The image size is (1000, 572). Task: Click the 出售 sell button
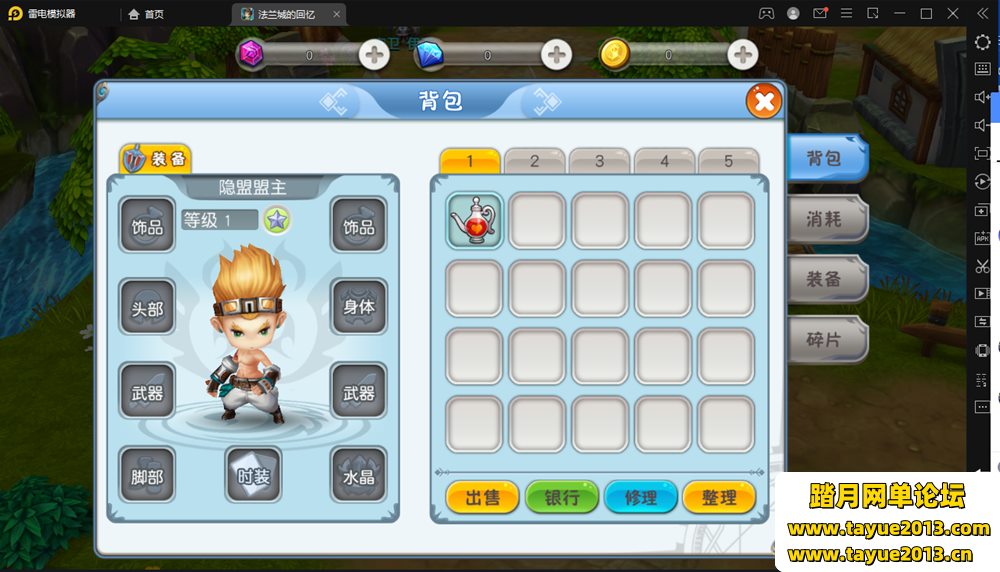pyautogui.click(x=482, y=497)
